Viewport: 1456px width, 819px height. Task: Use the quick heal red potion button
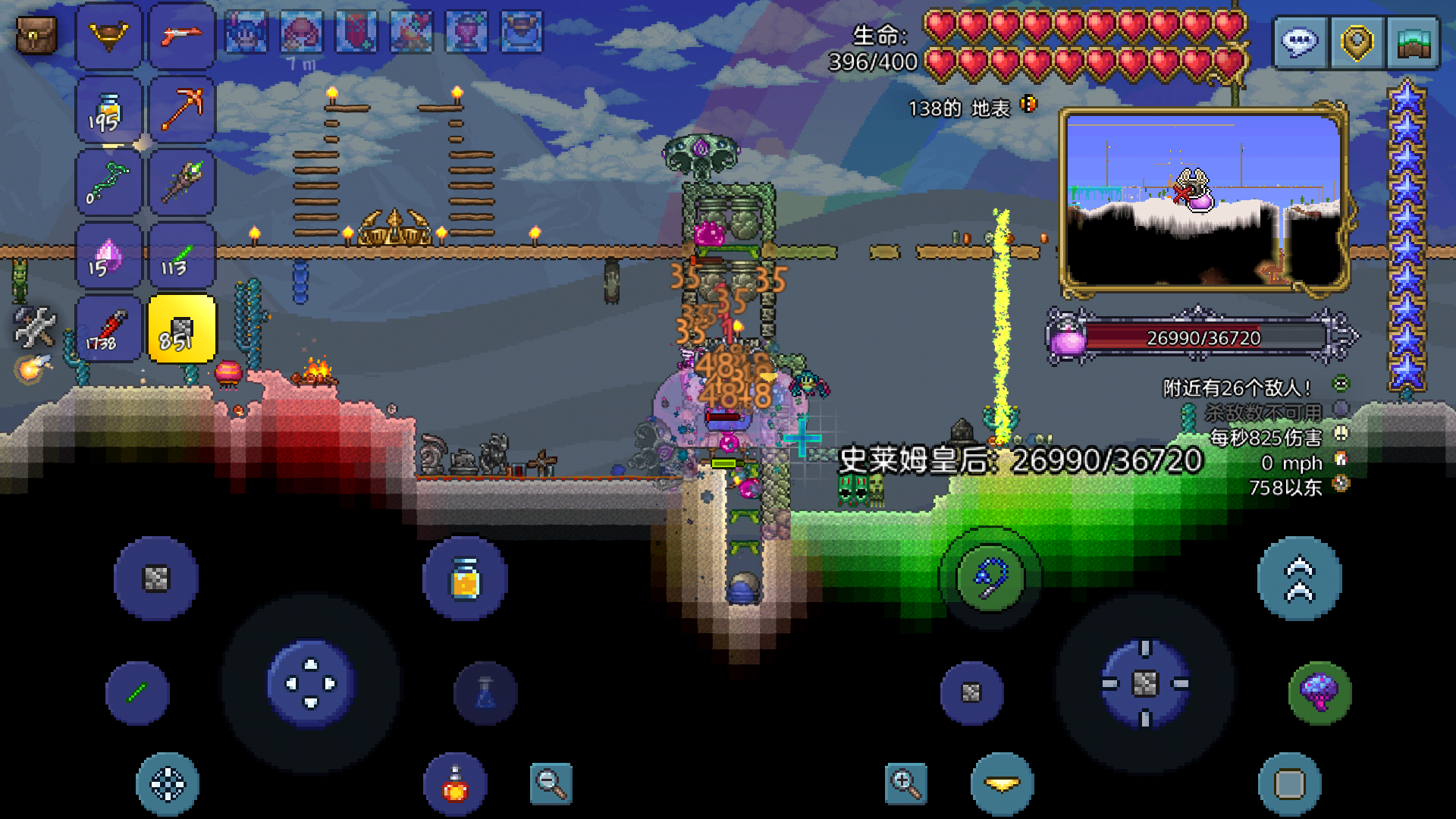pyautogui.click(x=455, y=785)
